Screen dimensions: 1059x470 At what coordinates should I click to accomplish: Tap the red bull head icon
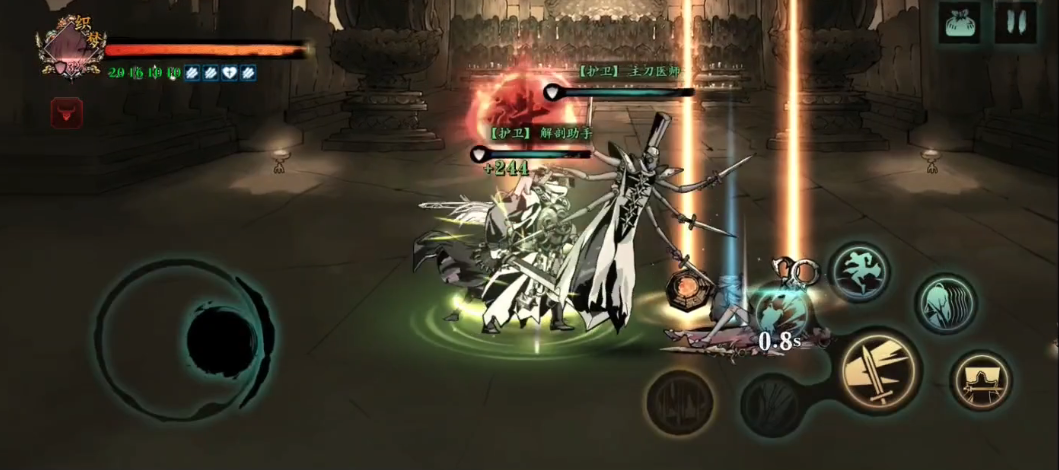pos(67,113)
